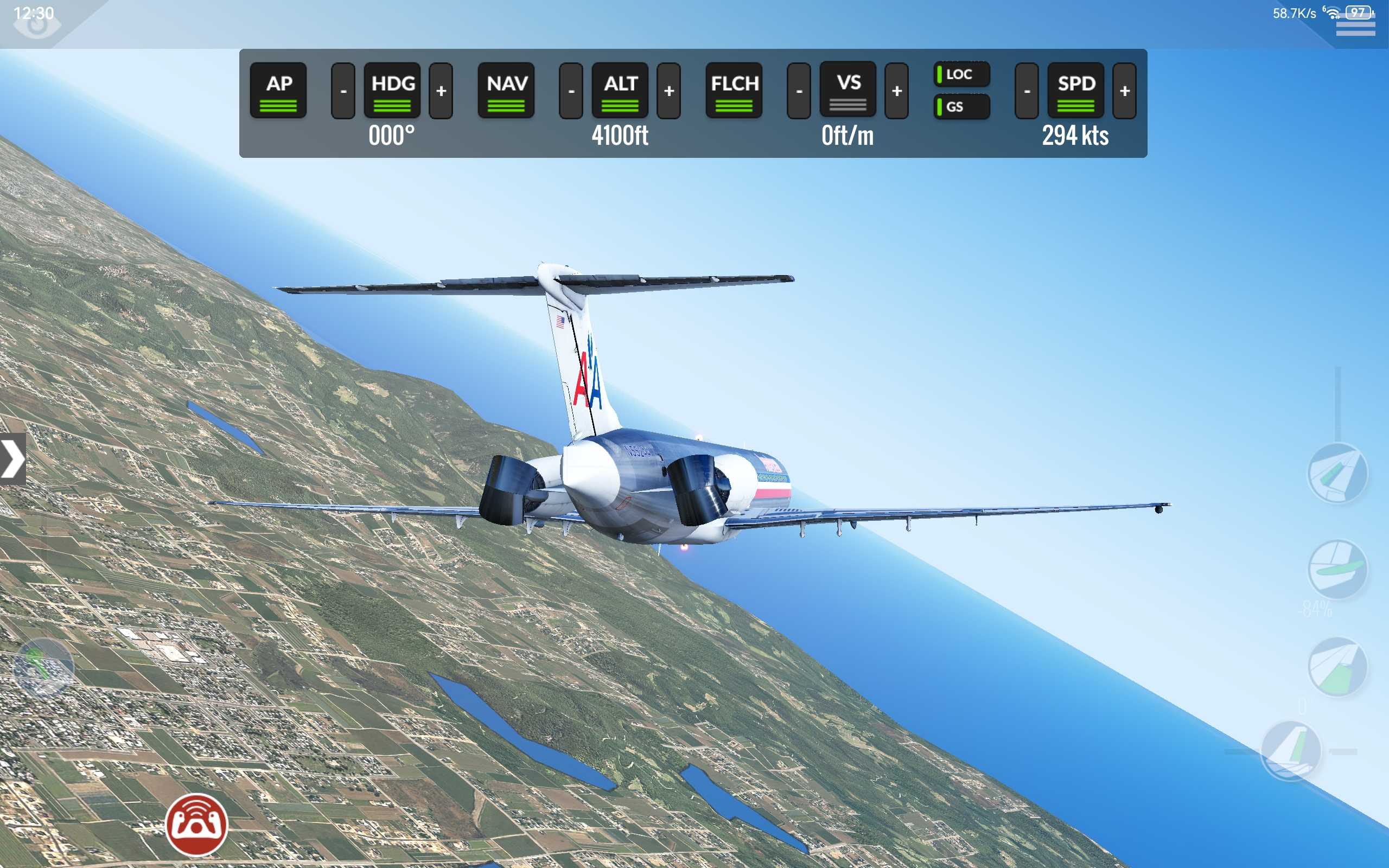Toggle FLCH flight level change mode
The height and width of the screenshot is (868, 1389).
point(734,90)
